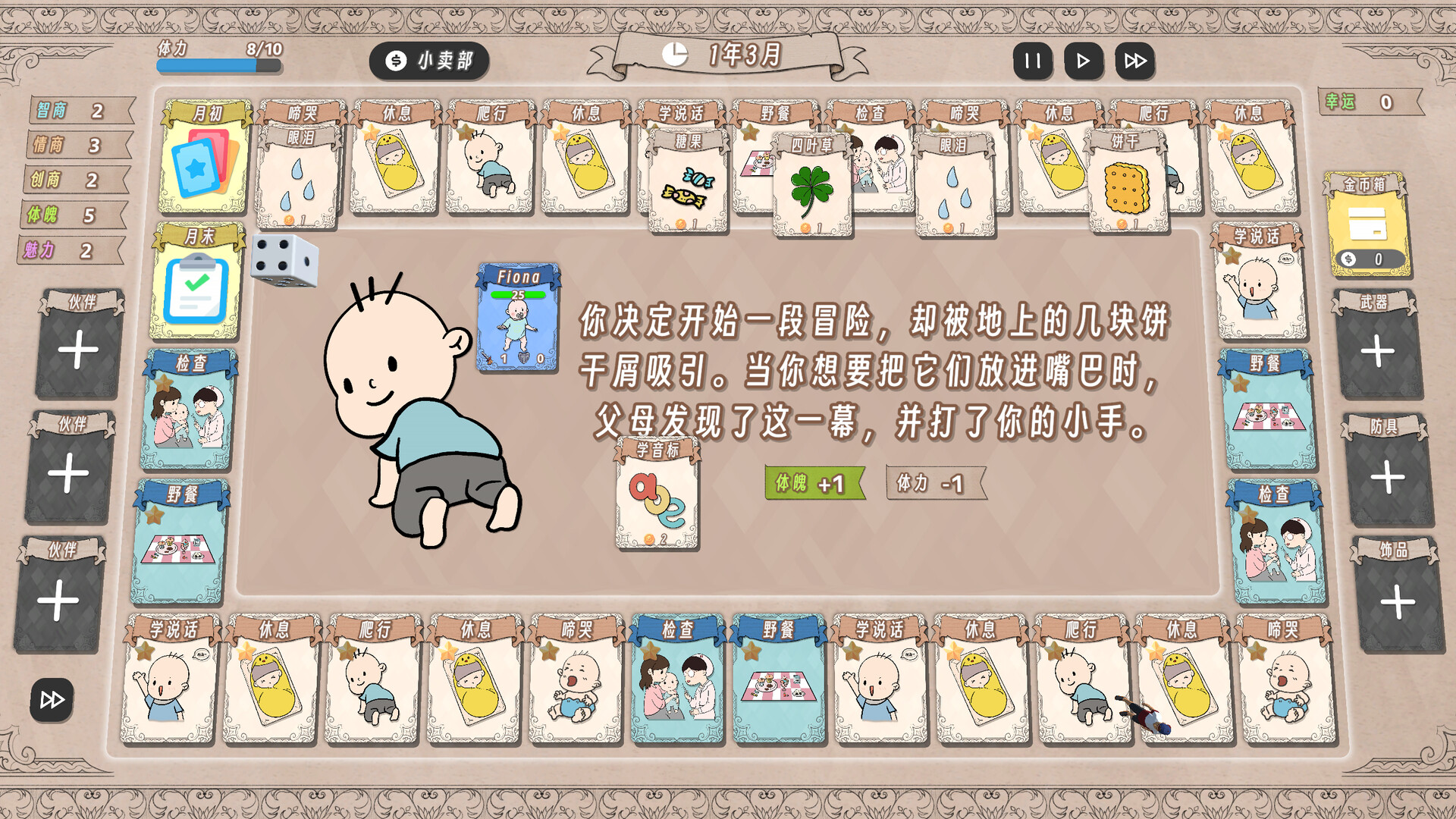Click the 1年3月 date banner
This screenshot has width=1456, height=819.
coord(745,55)
